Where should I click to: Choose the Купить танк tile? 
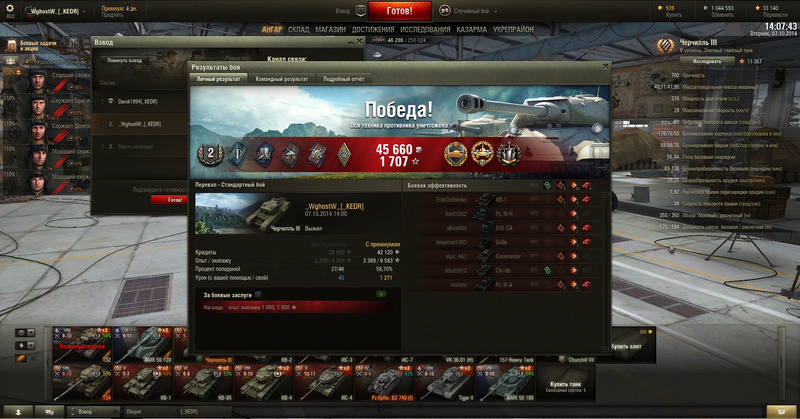tap(565, 385)
